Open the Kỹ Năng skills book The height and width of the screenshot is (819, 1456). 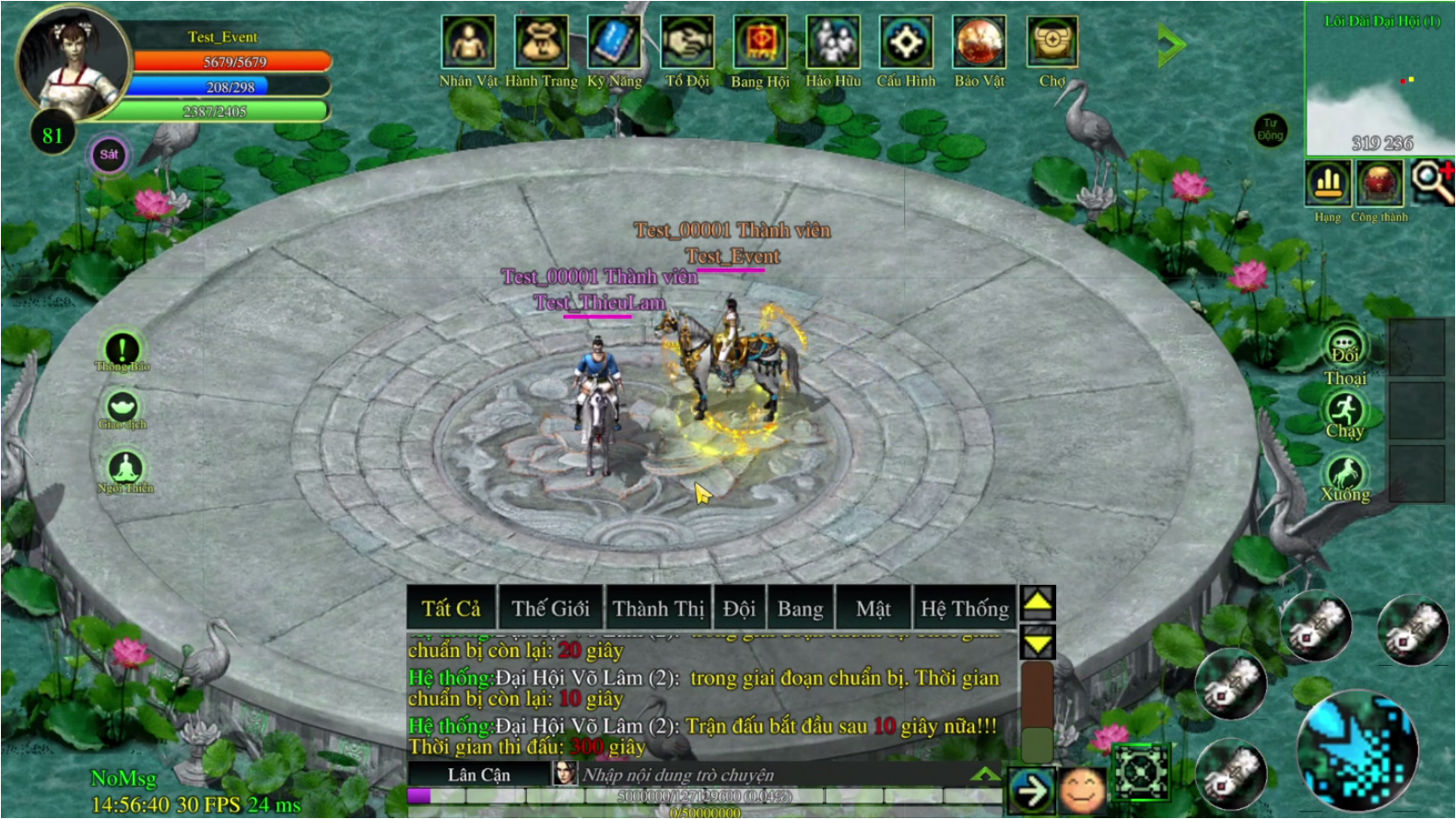(x=614, y=43)
